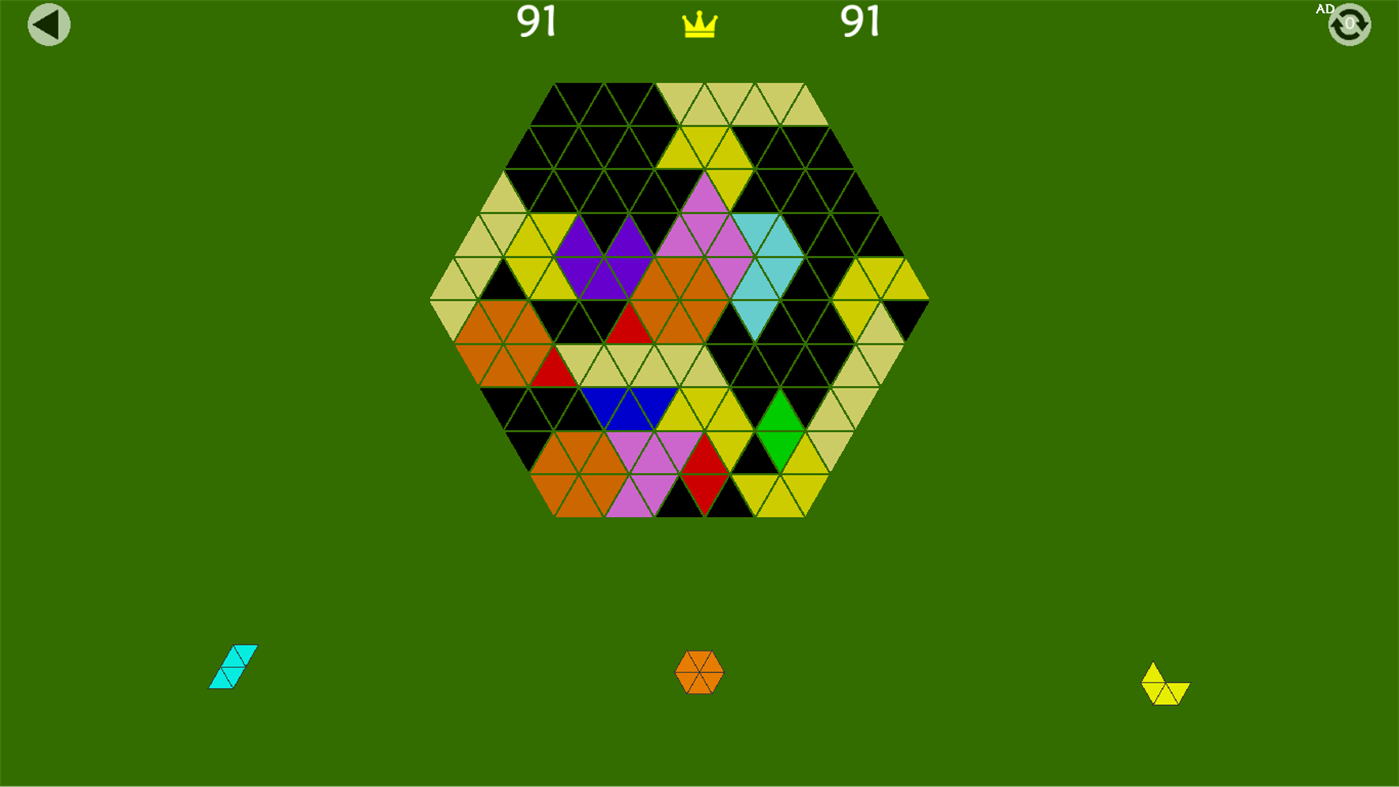Click the yellow crown icon
The width and height of the screenshot is (1399, 787).
pyautogui.click(x=699, y=22)
